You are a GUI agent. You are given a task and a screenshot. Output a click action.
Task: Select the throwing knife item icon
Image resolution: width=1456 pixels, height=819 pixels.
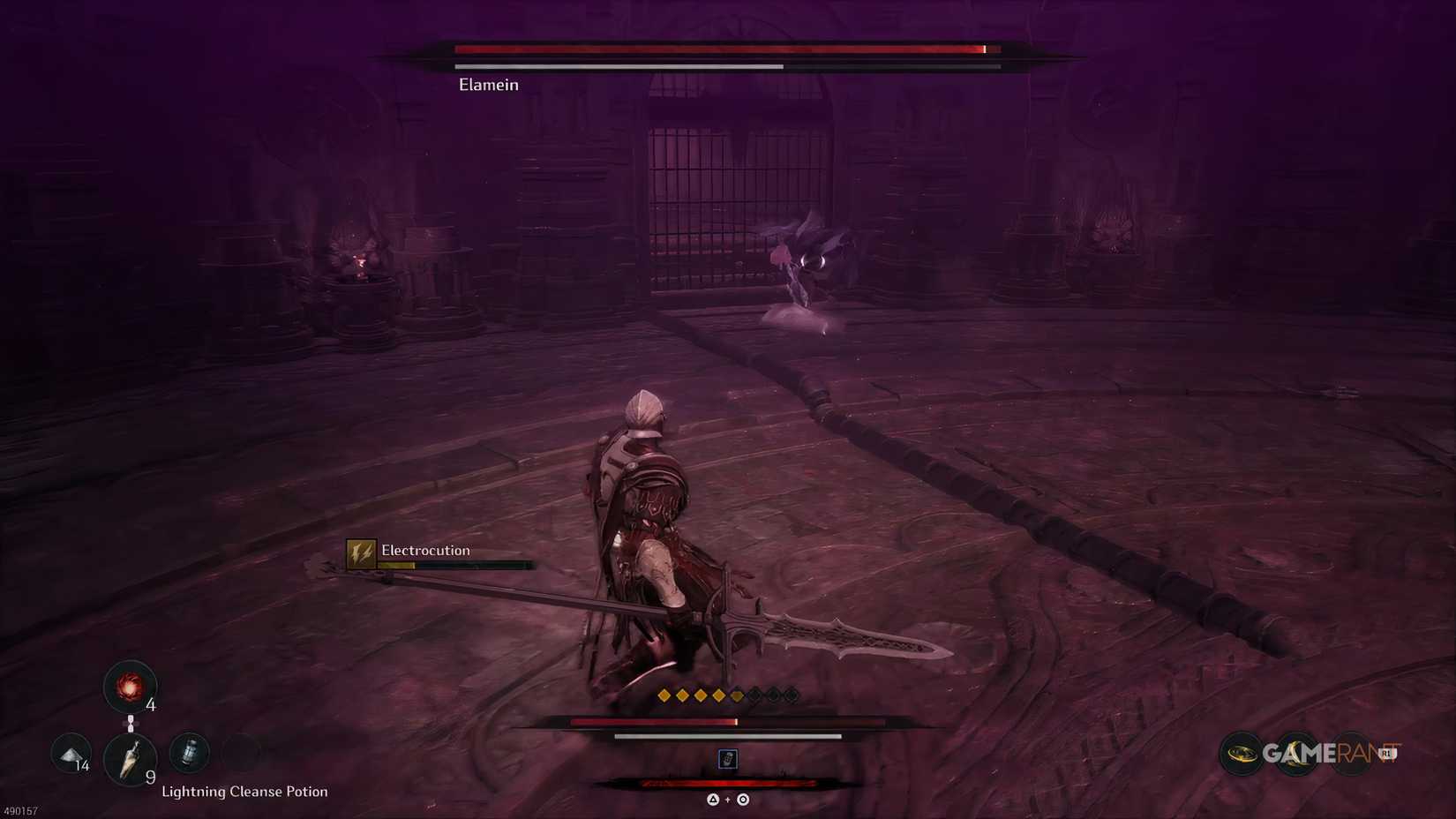[131, 760]
